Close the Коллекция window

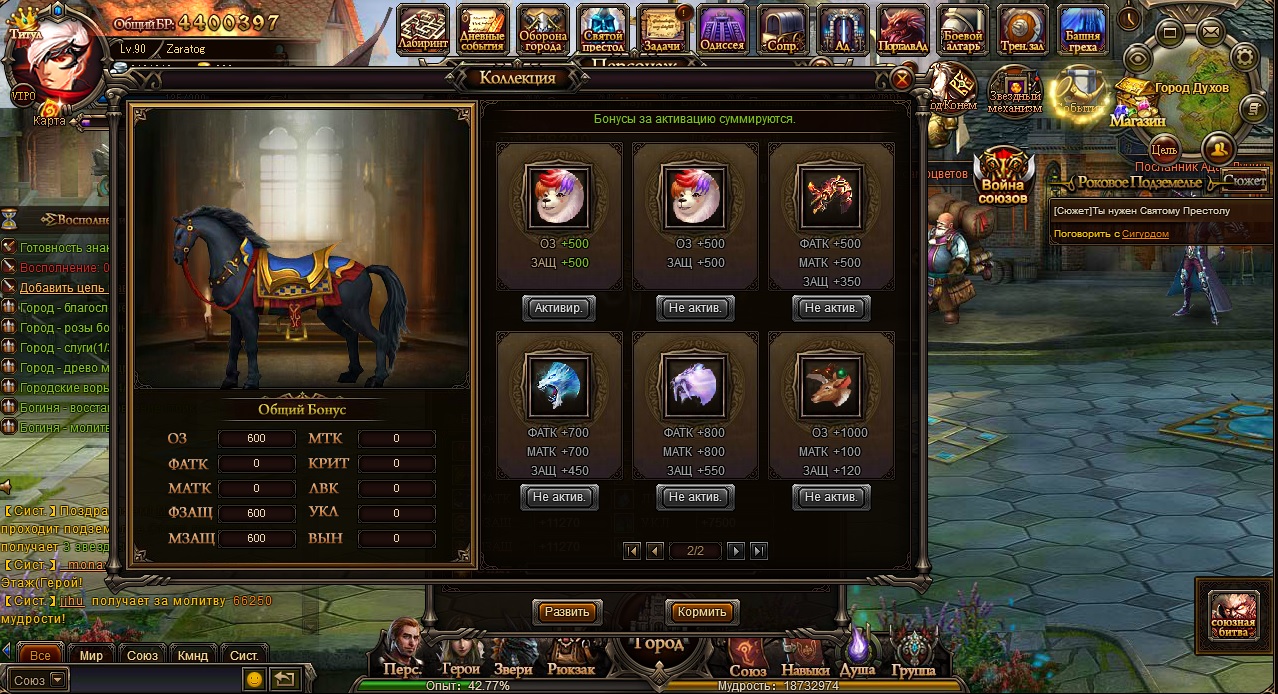click(x=901, y=80)
